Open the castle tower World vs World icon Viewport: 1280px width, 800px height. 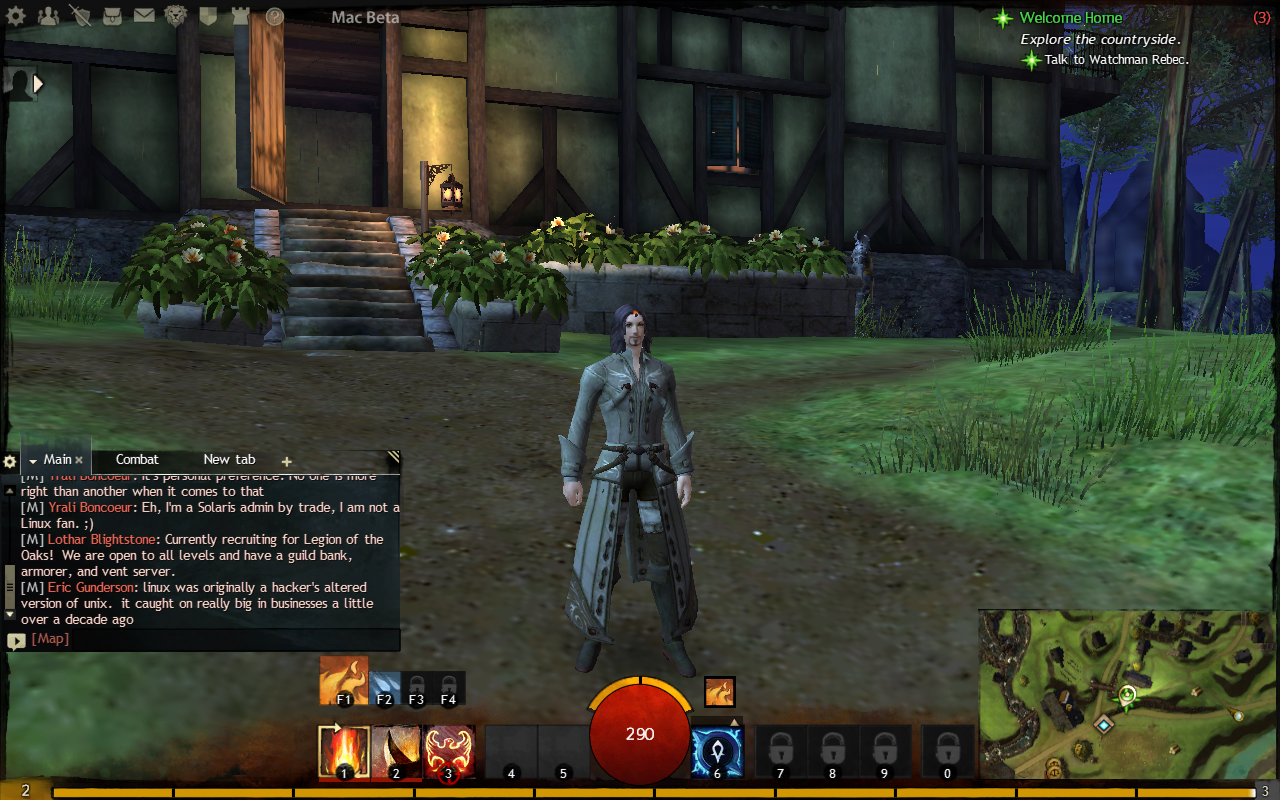[x=240, y=16]
